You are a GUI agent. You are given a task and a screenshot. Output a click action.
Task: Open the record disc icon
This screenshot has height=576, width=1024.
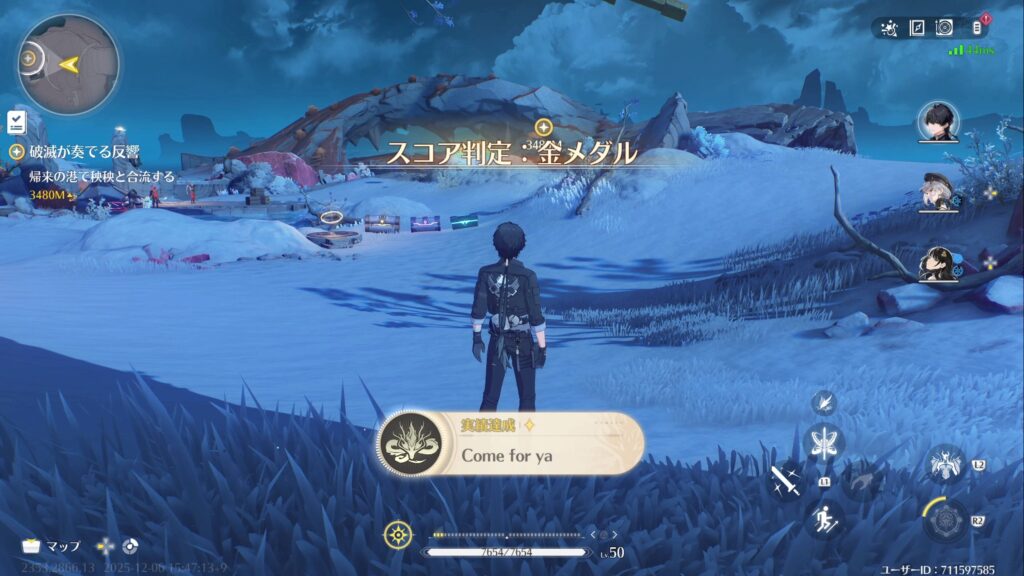(x=944, y=28)
